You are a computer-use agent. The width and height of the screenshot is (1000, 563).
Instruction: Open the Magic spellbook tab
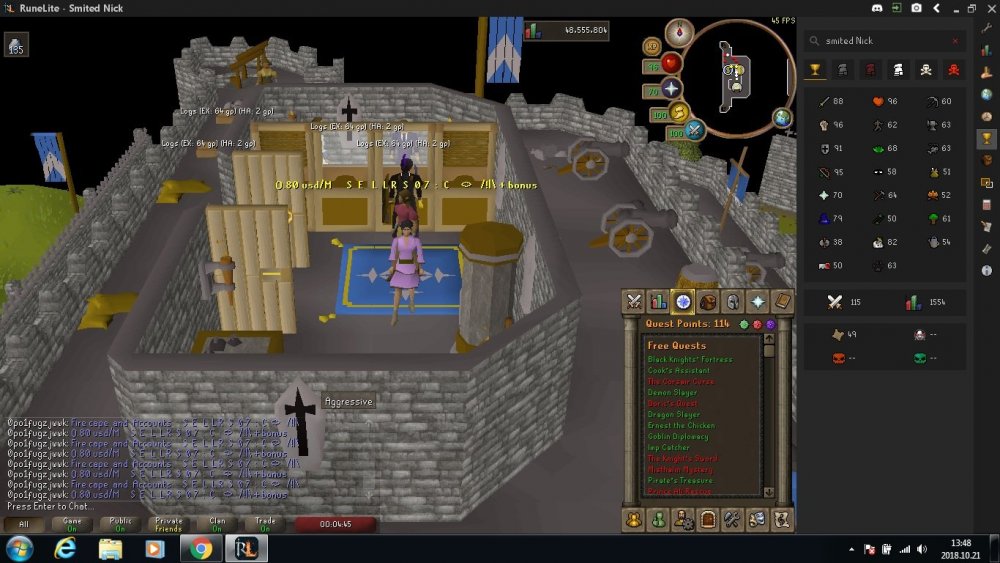point(783,301)
